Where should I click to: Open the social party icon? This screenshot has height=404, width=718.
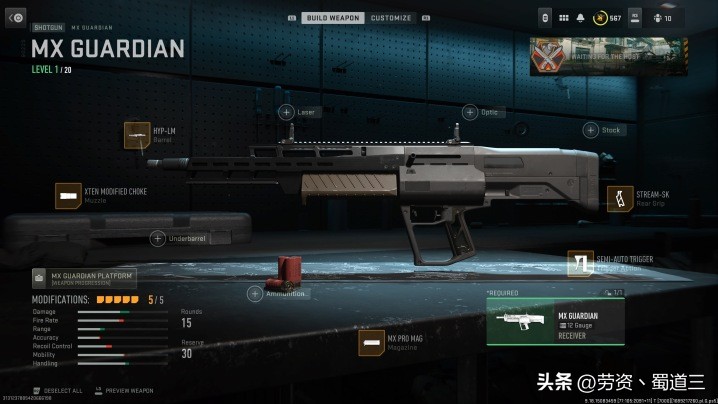coord(661,18)
